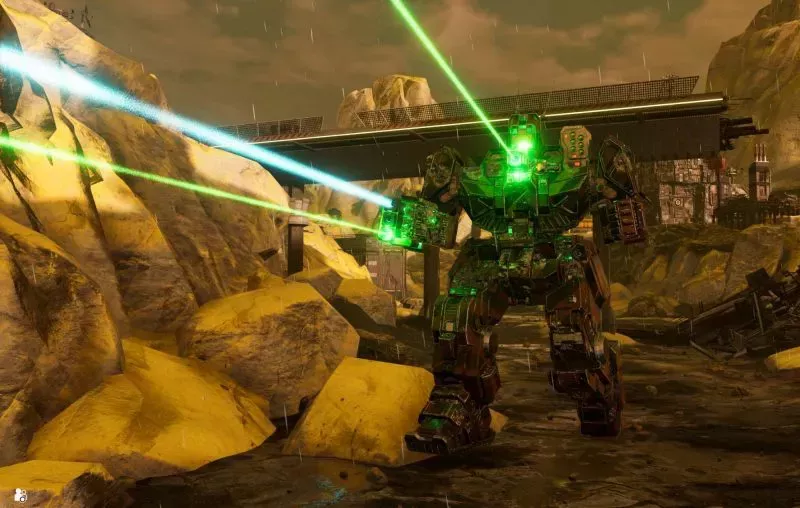The height and width of the screenshot is (508, 800).
Task: Click the small white person-shaped overlay icon
Action: point(20,494)
